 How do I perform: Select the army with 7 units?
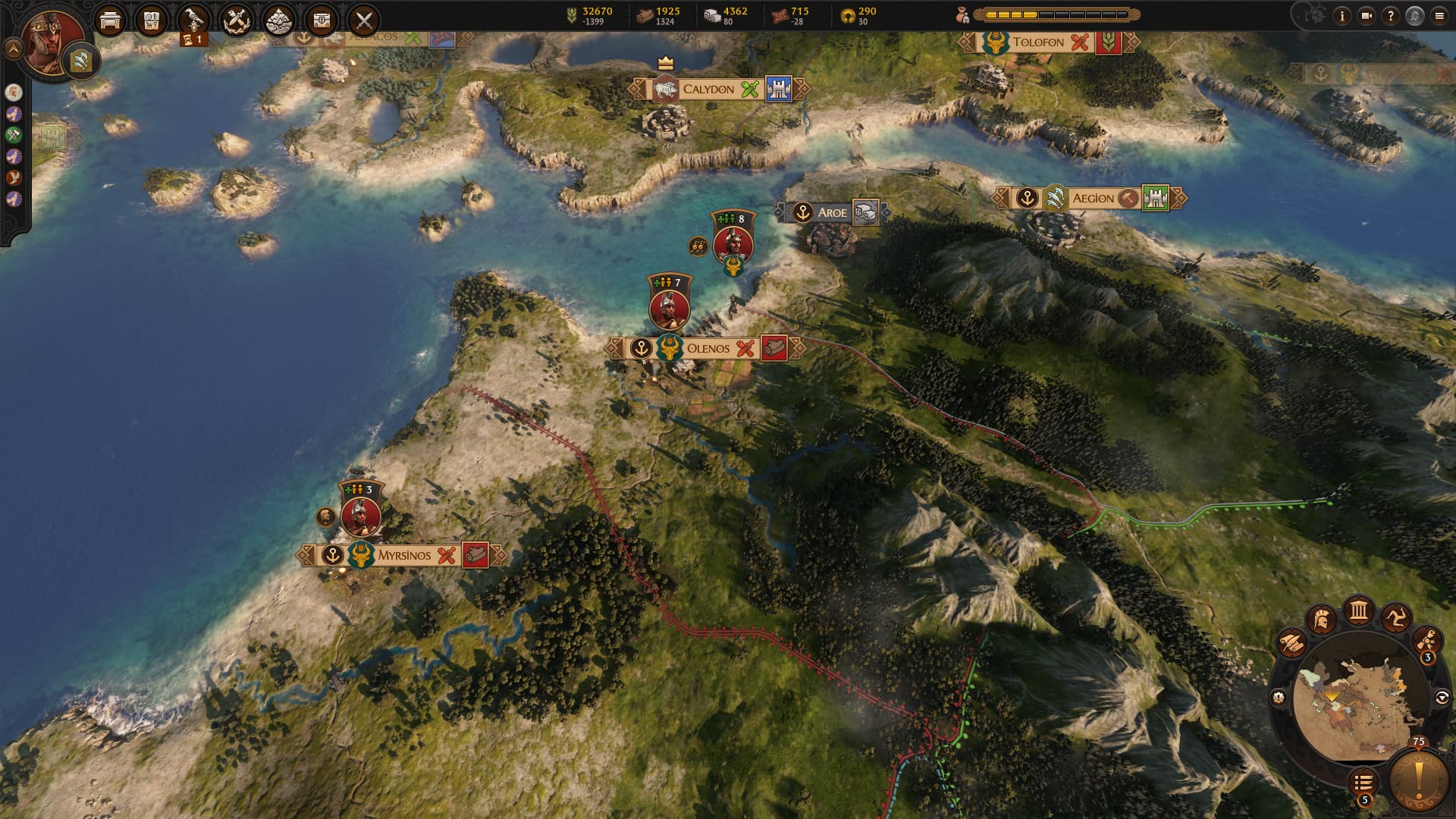669,308
